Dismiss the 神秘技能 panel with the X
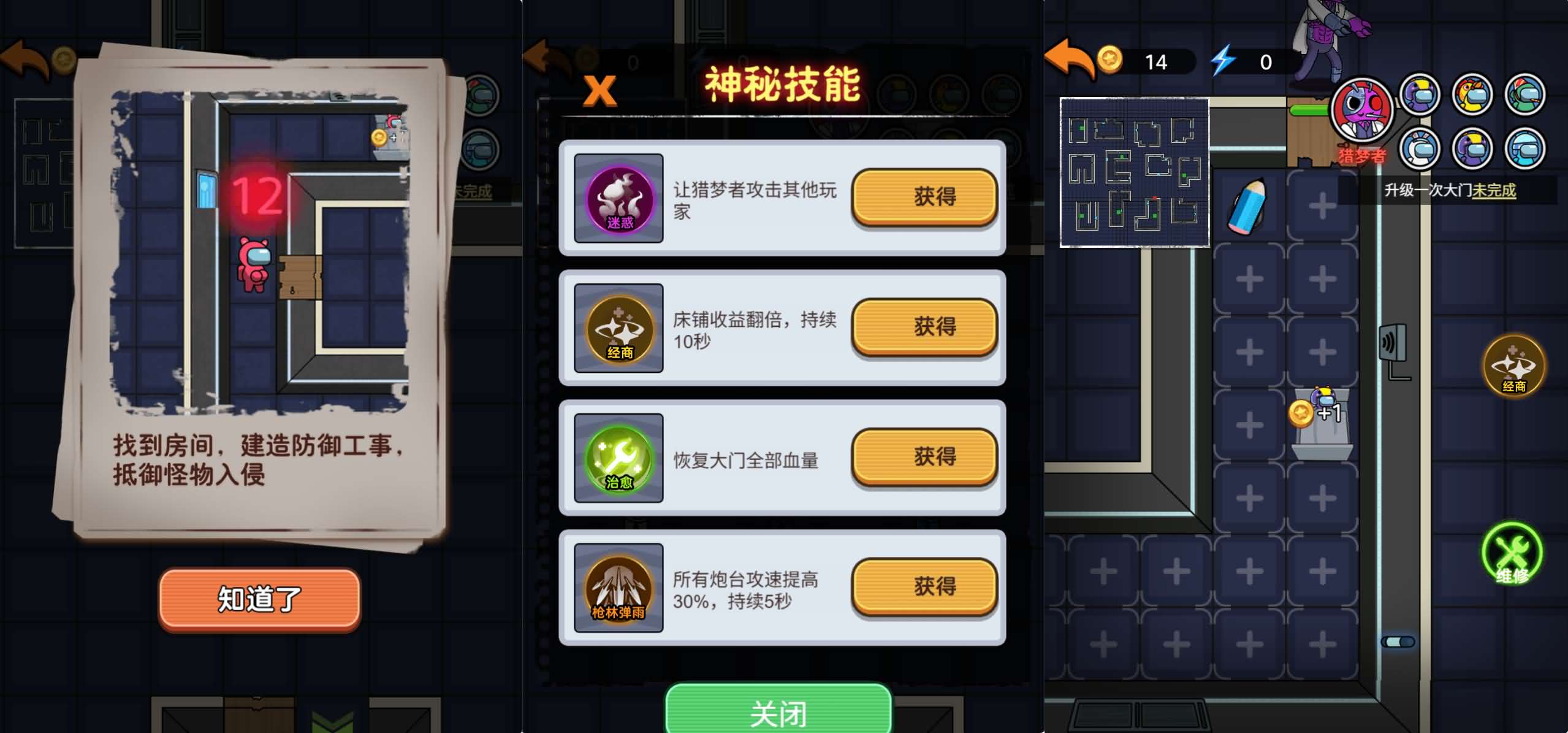The width and height of the screenshot is (1568, 733). 599,90
